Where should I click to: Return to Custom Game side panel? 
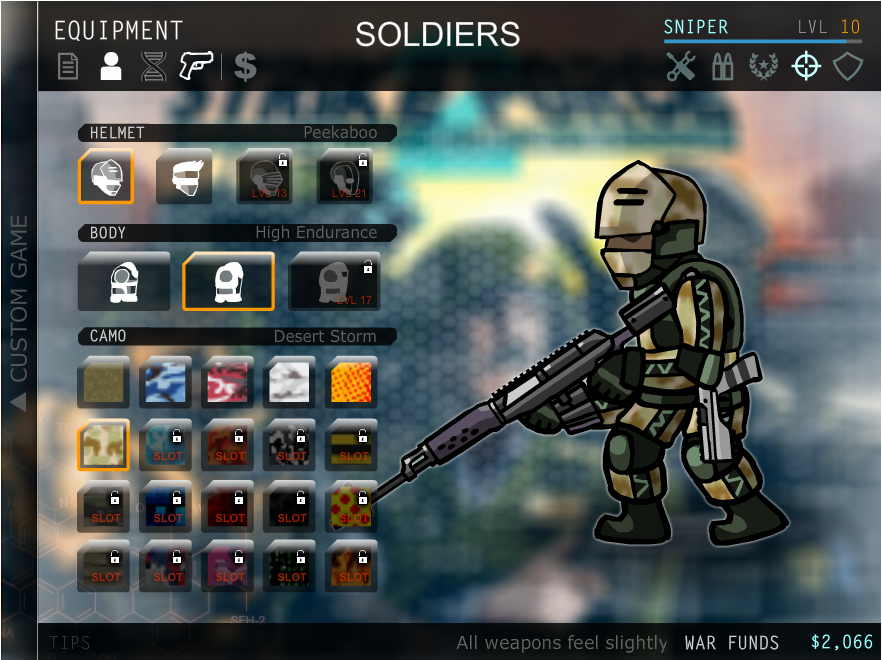18,310
